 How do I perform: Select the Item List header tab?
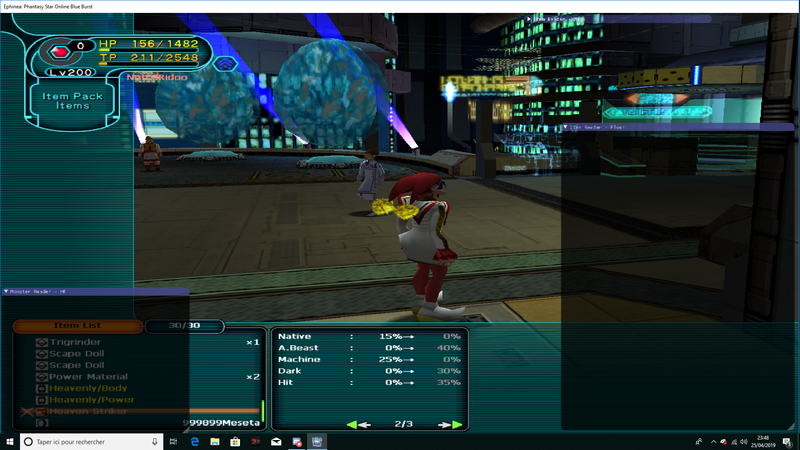tap(76, 325)
